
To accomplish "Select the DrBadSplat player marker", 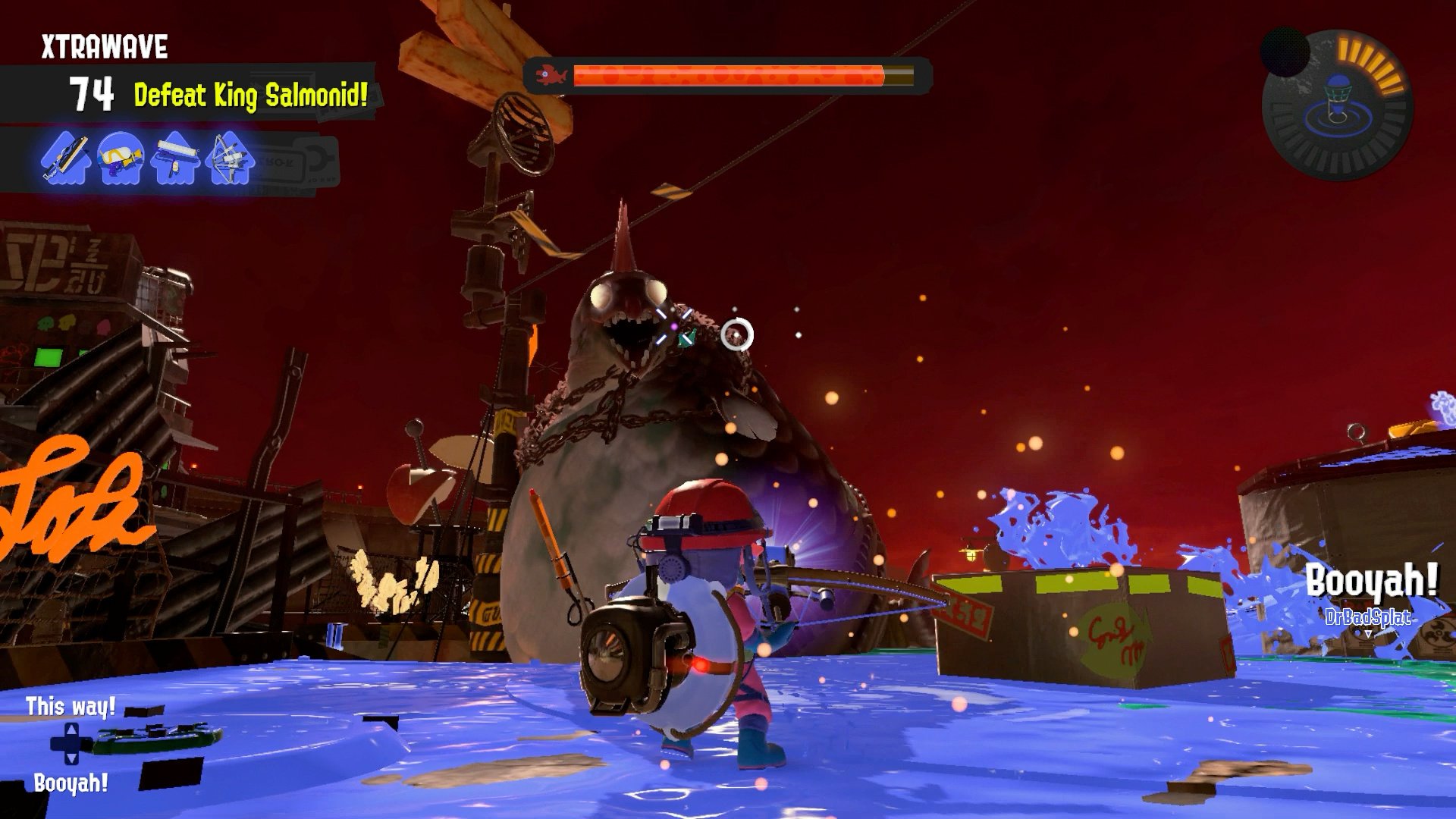I will 1367,618.
